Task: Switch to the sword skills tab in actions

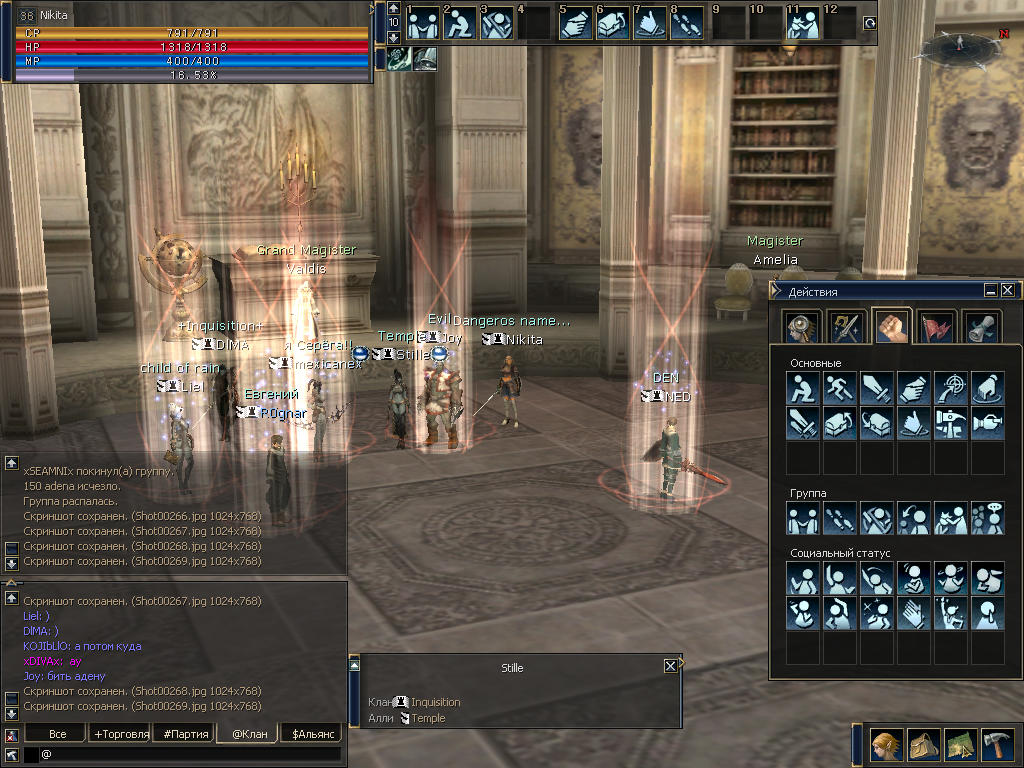Action: [x=846, y=327]
